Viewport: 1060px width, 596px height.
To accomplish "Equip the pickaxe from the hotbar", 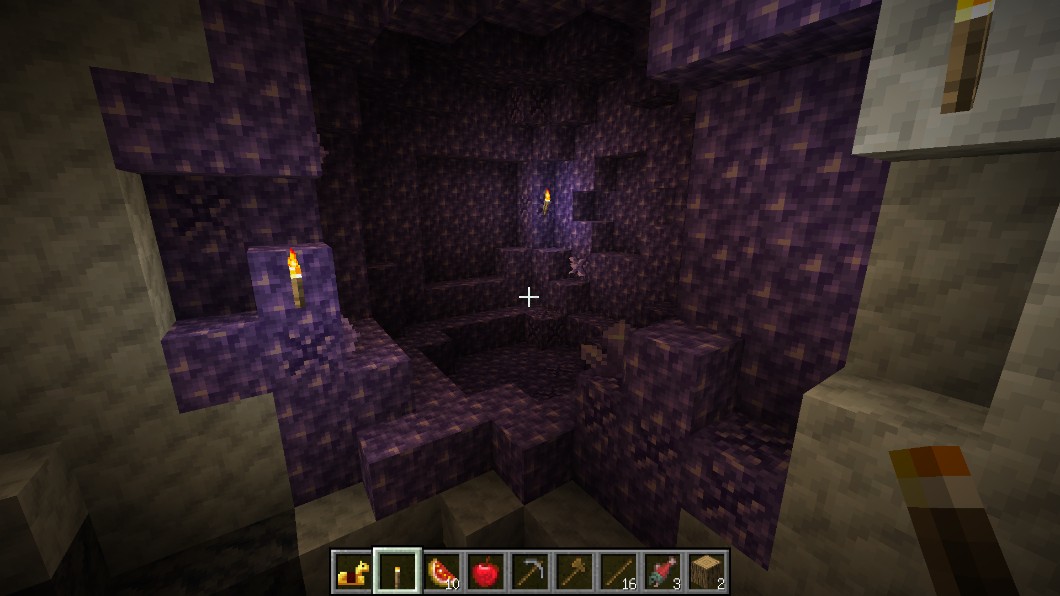I will [x=529, y=572].
